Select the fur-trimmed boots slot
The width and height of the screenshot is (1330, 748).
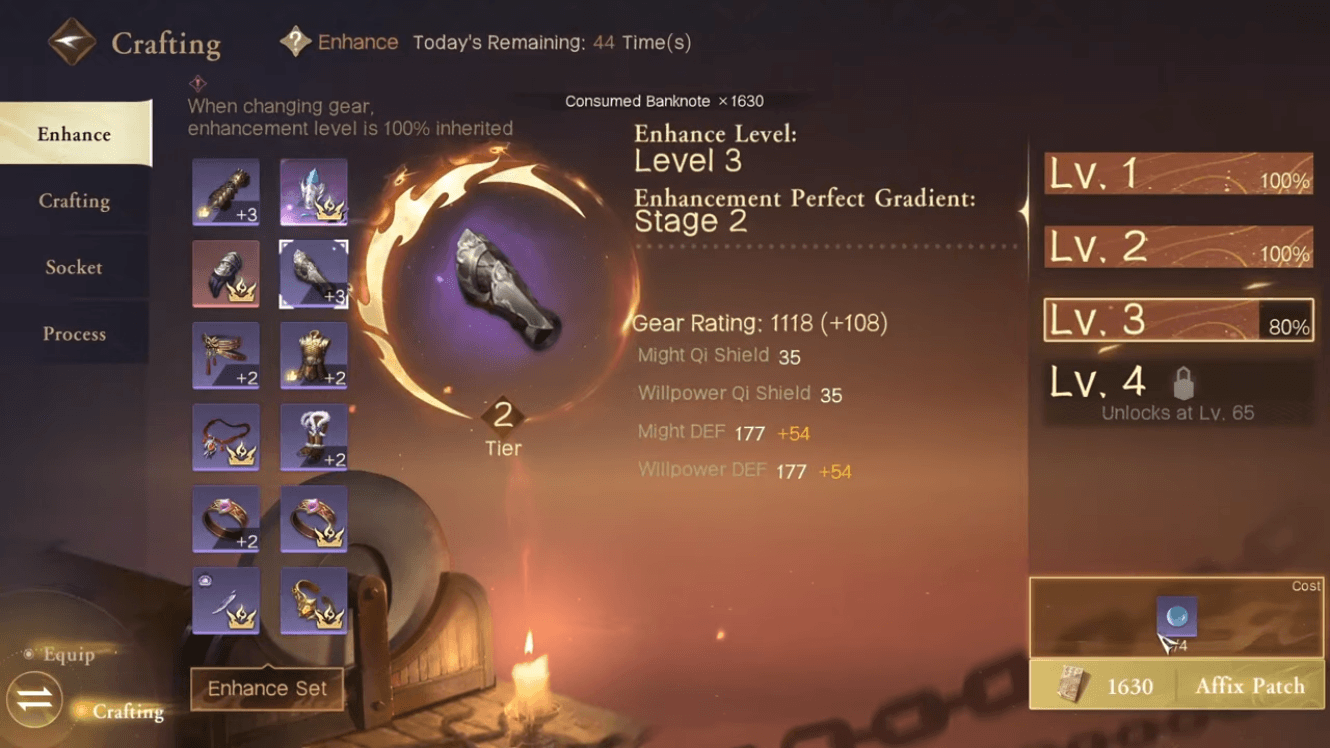314,437
